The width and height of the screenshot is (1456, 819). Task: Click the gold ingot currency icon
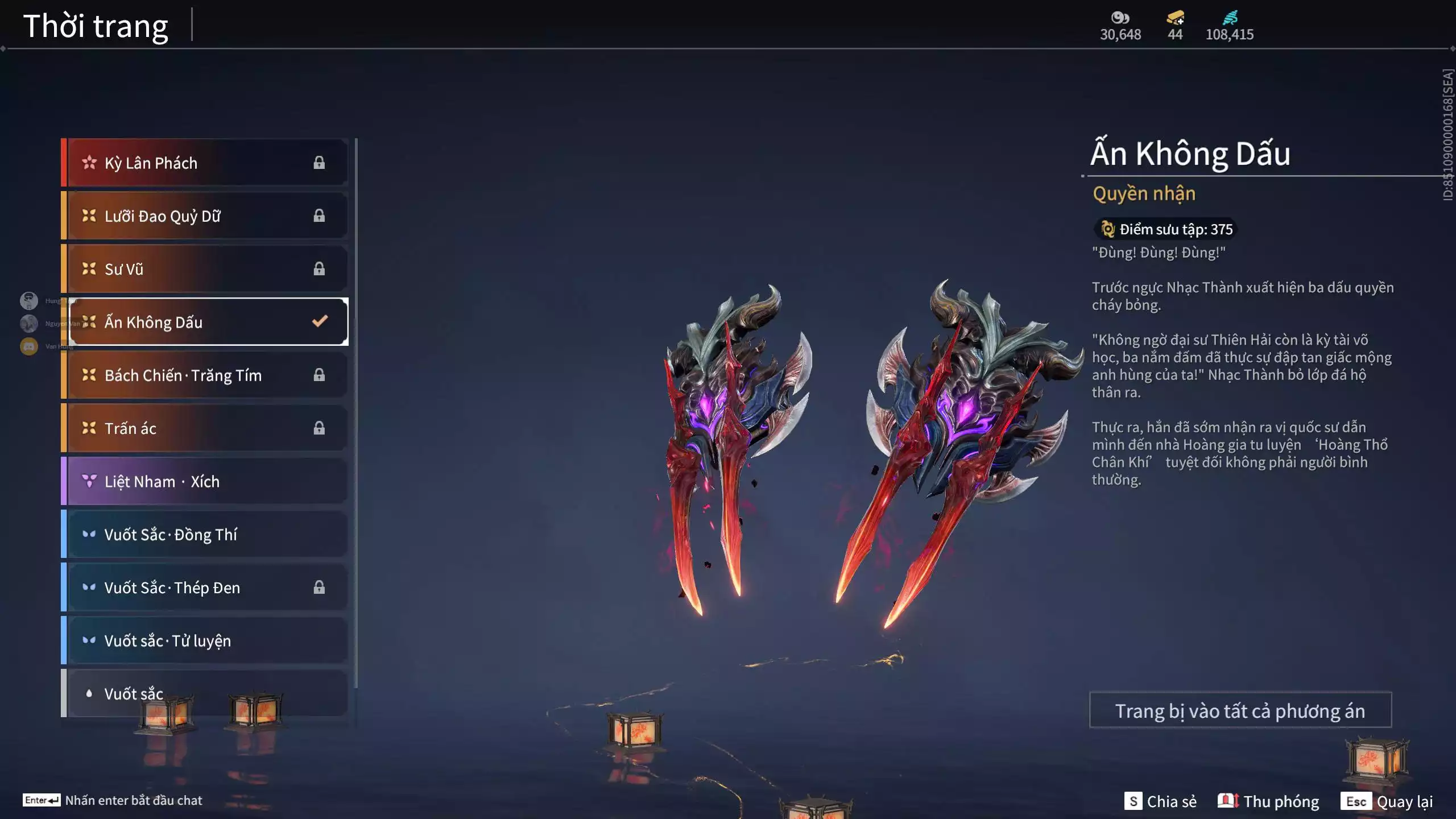pyautogui.click(x=1175, y=18)
